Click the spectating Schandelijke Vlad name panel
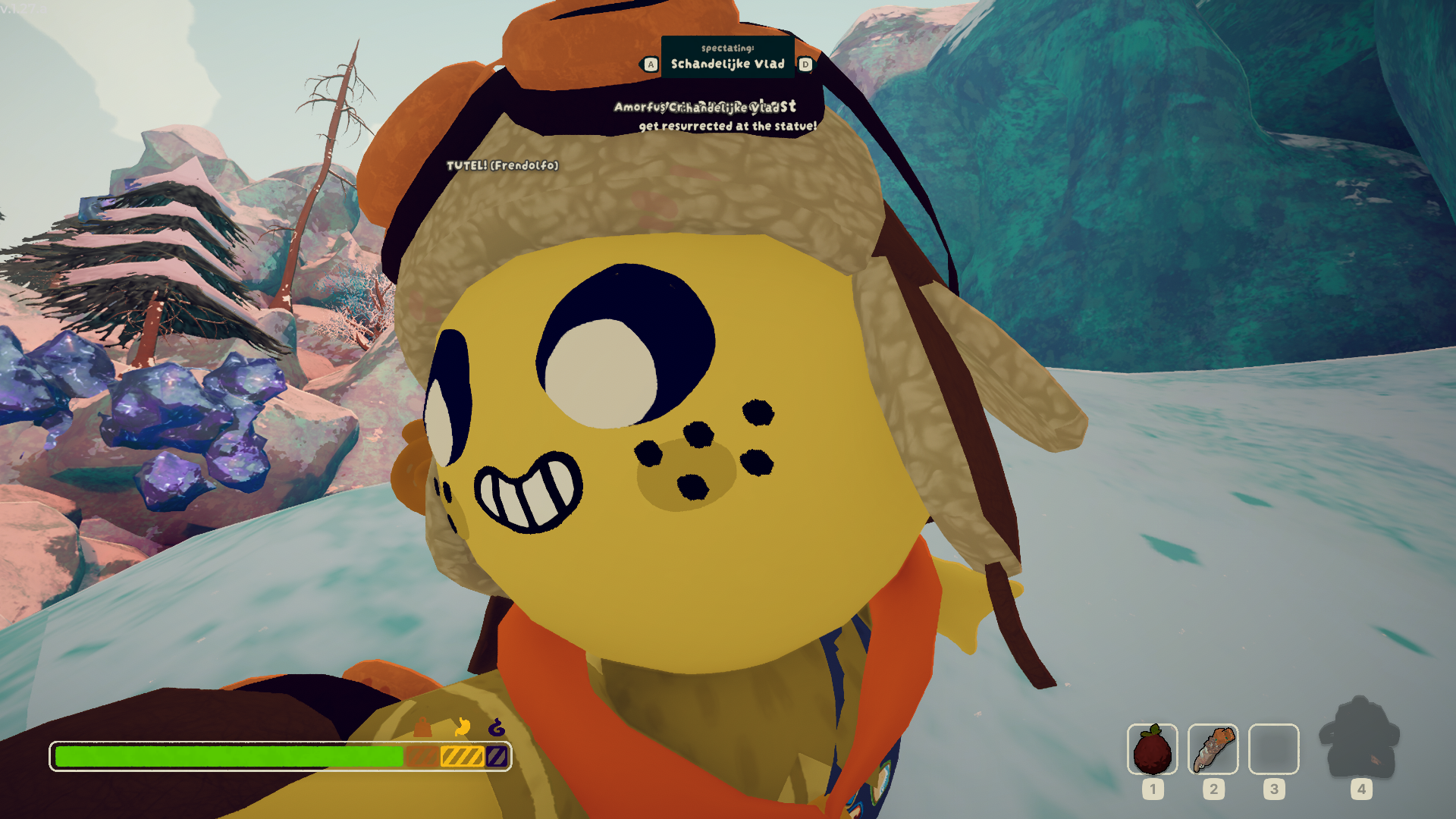The image size is (1456, 819). (727, 58)
